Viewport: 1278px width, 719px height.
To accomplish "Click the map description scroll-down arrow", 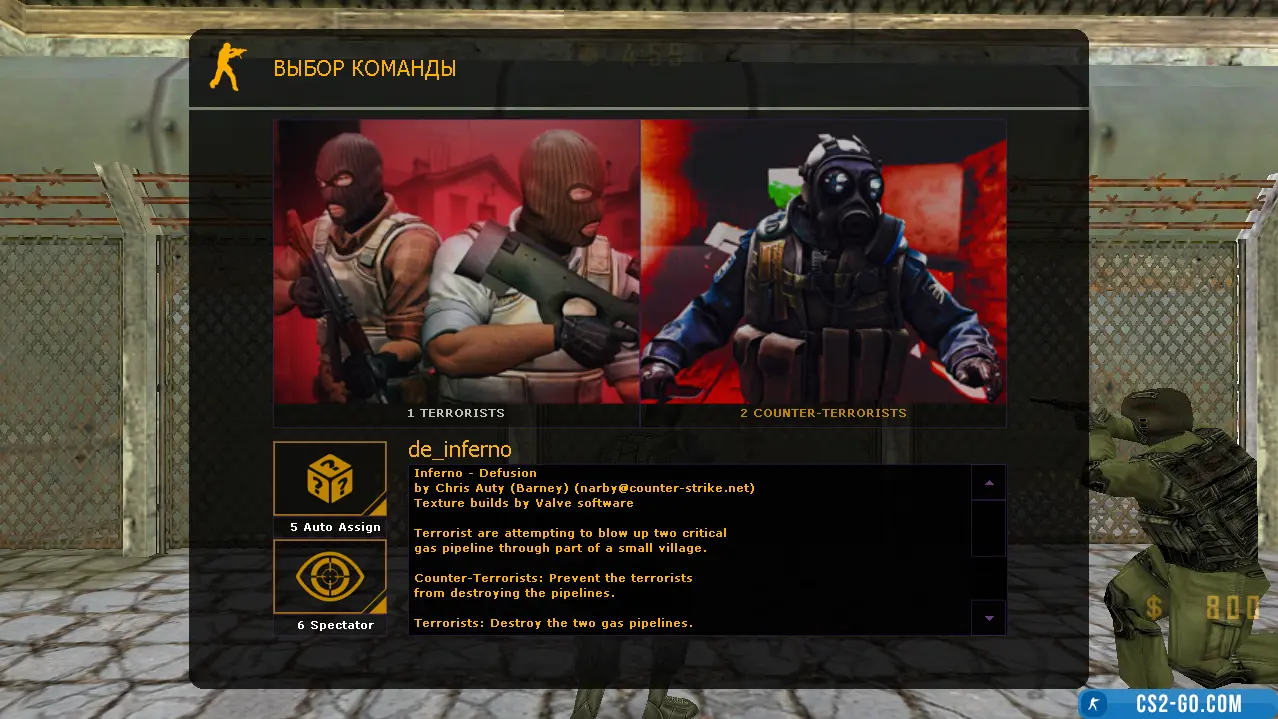I will click(989, 618).
